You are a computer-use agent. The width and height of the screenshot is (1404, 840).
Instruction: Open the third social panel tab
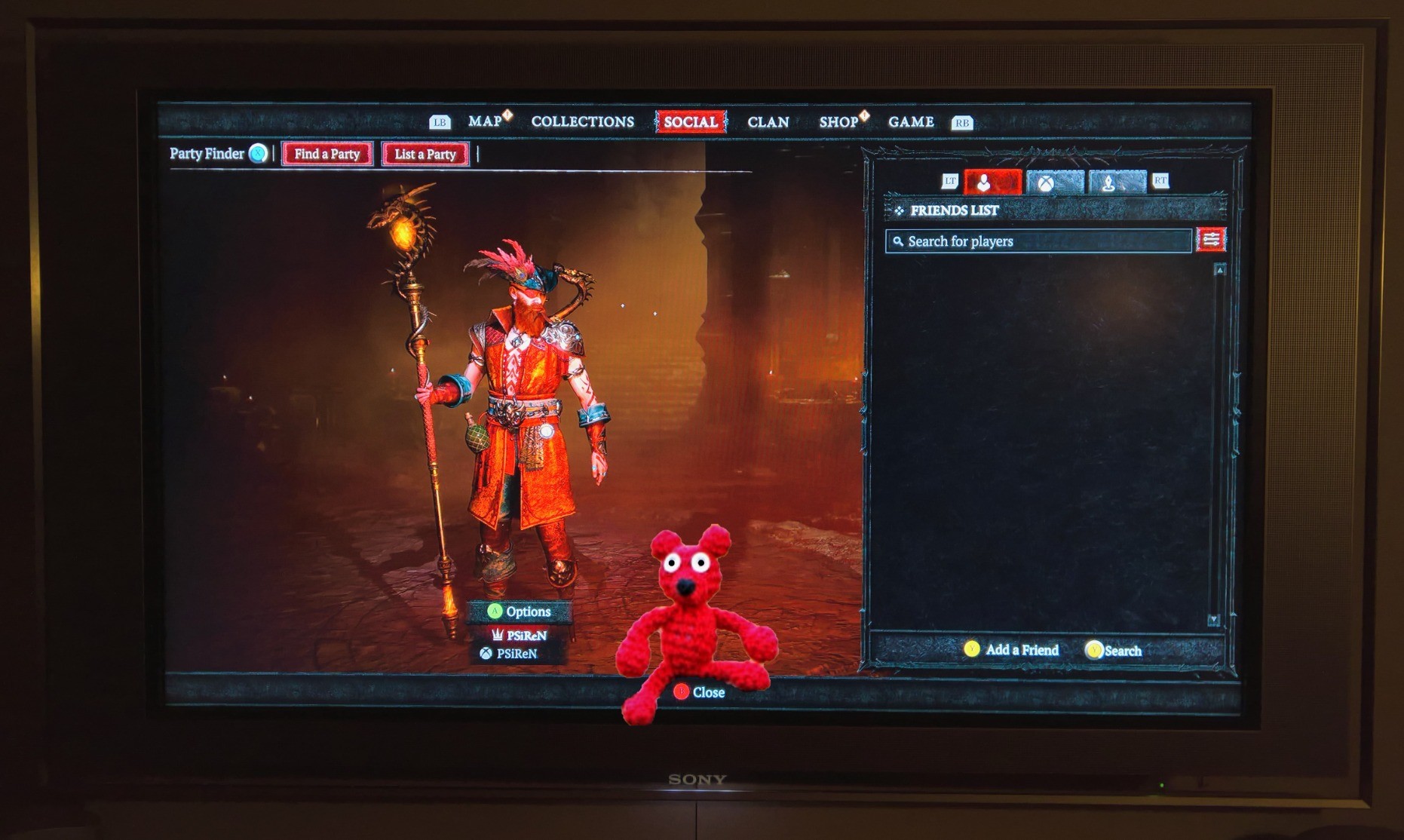(x=1117, y=182)
